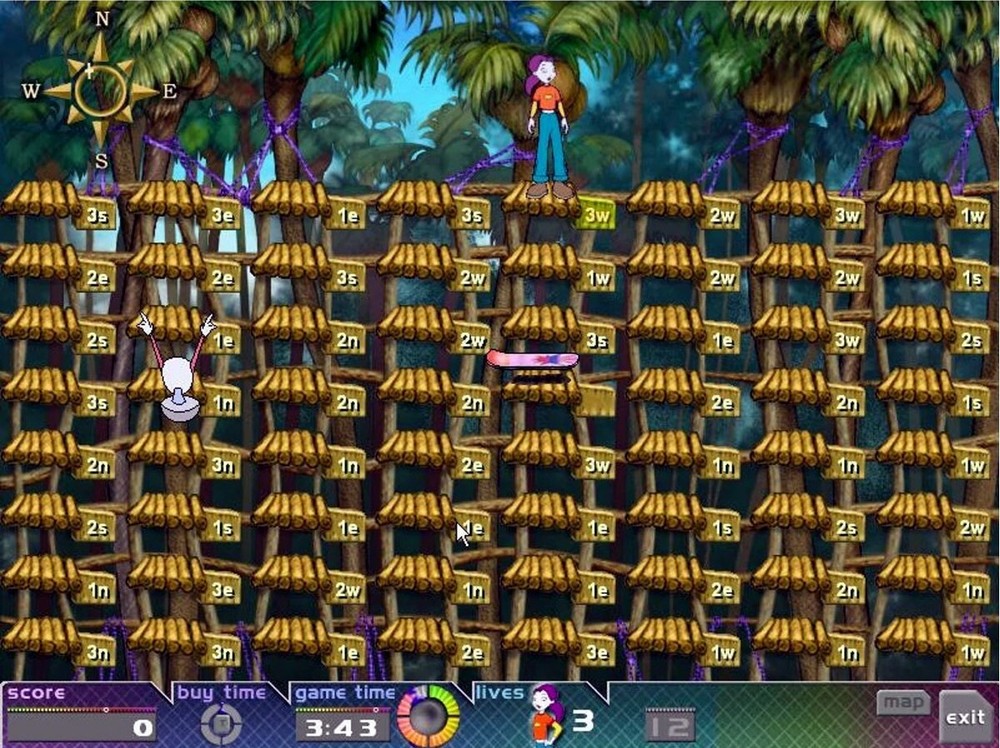The image size is (1000, 748).
Task: Open the map
Action: pyautogui.click(x=903, y=702)
